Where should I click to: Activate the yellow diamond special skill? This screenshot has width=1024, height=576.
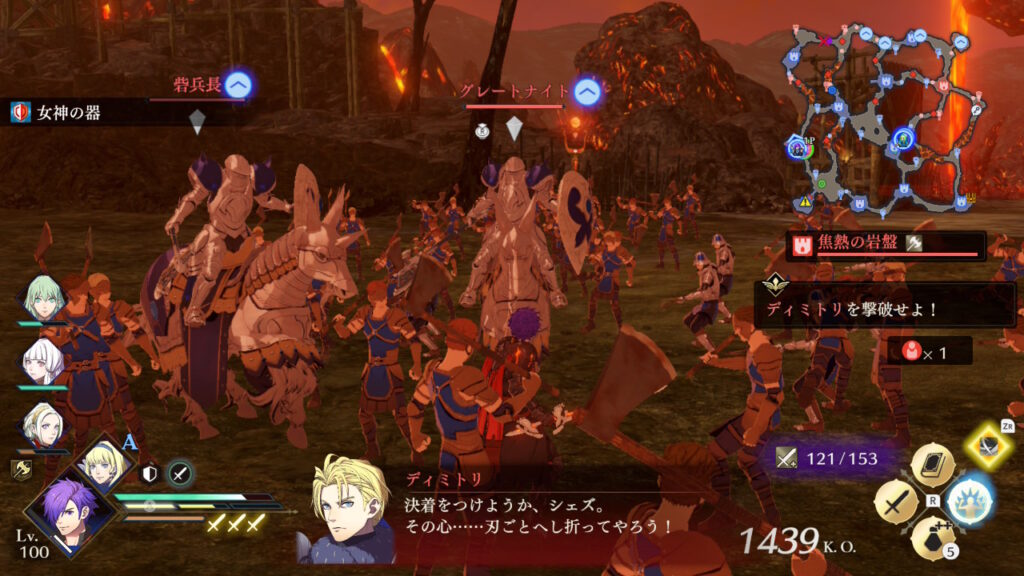click(x=990, y=446)
